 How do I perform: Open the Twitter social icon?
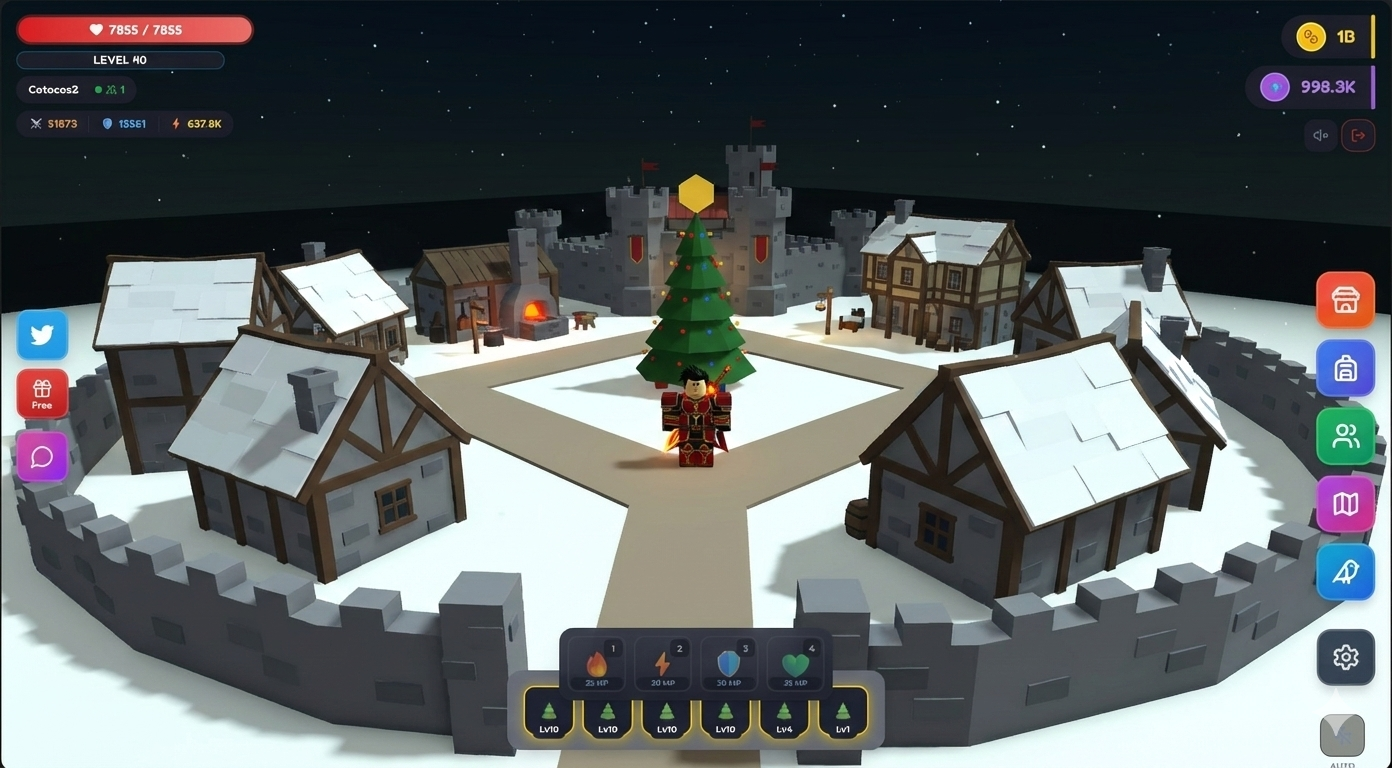[42, 335]
